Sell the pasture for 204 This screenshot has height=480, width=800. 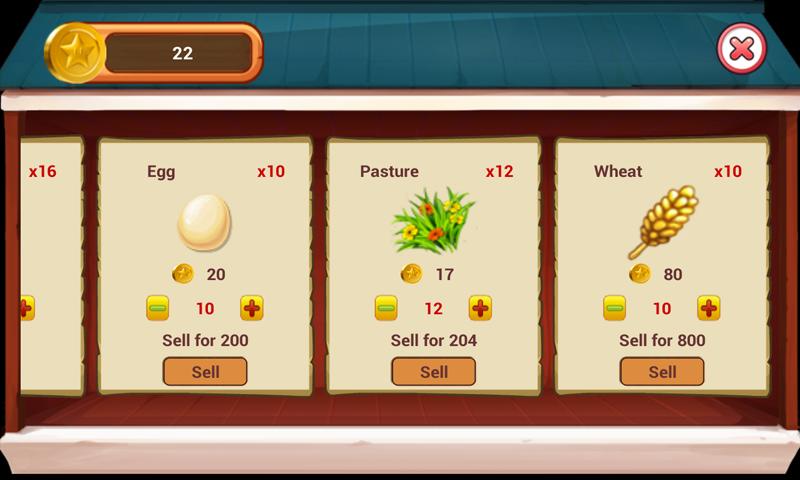tap(433, 372)
